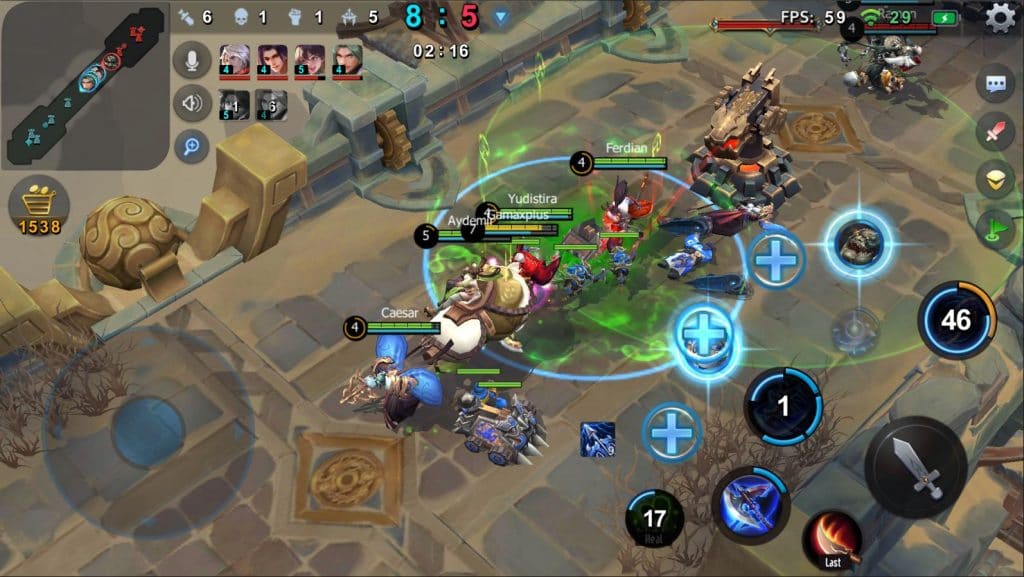Screen dimensions: 1024x577
Task: Buy the recommended blue blade item
Action: point(597,439)
